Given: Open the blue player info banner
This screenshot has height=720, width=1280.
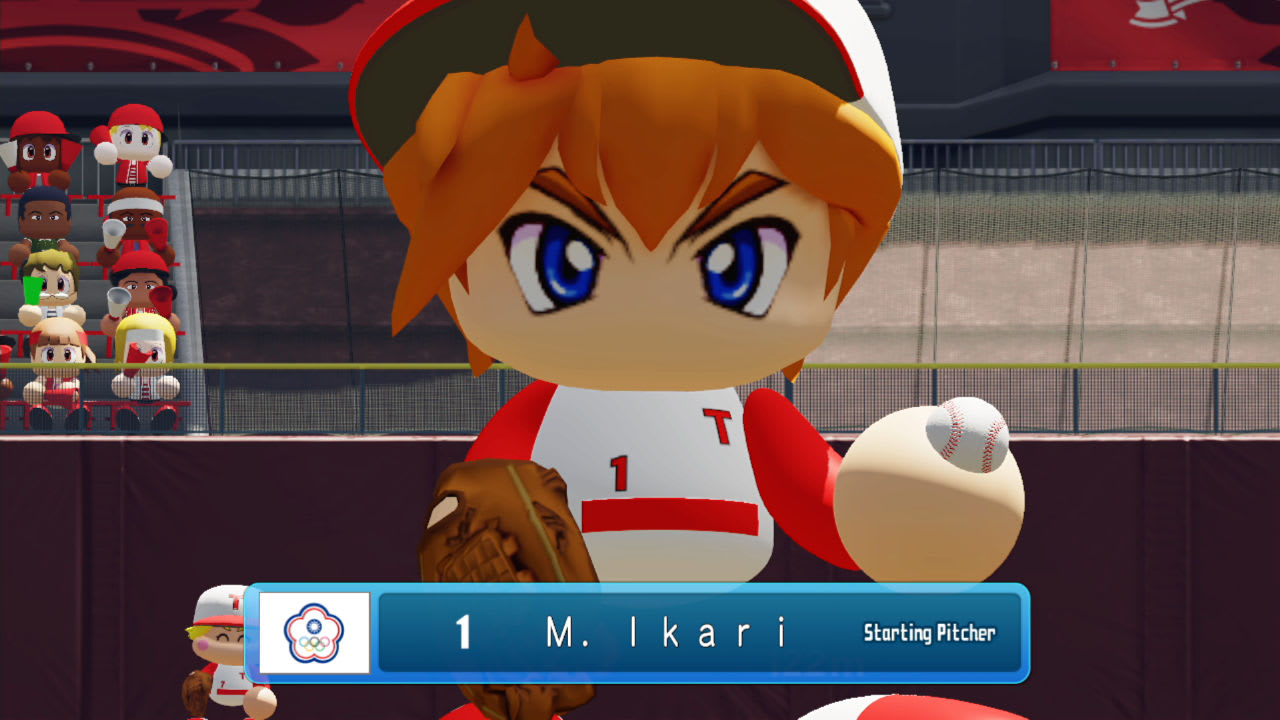Looking at the screenshot, I should pyautogui.click(x=640, y=633).
